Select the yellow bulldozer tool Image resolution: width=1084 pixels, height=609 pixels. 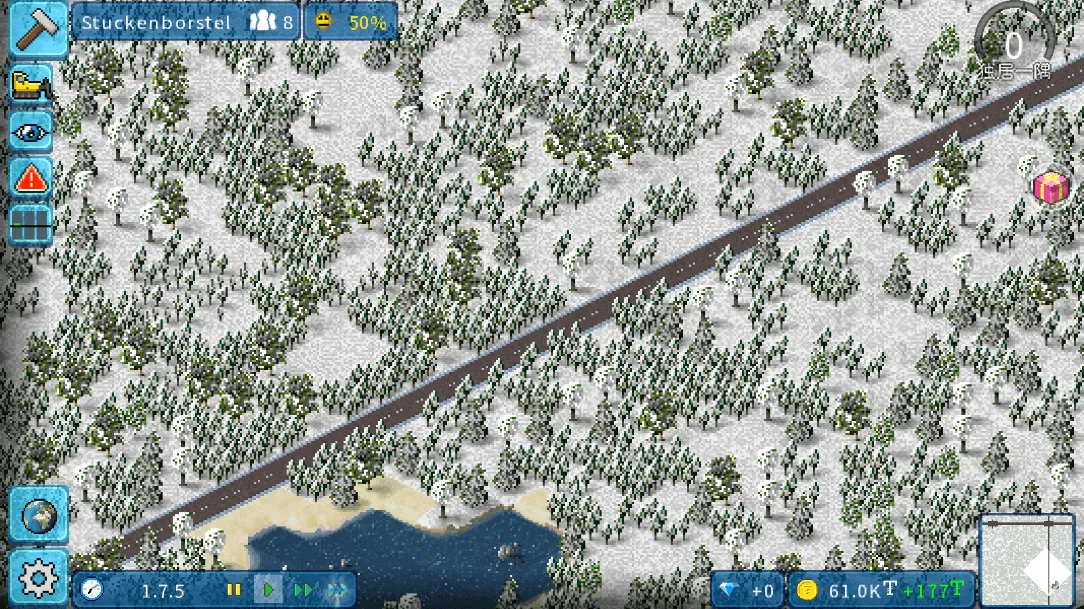click(x=31, y=84)
